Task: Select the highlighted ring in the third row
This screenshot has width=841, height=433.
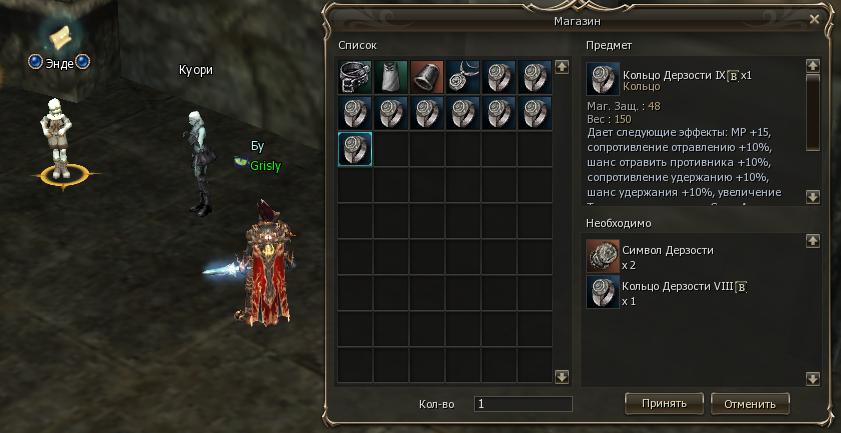Action: (355, 149)
